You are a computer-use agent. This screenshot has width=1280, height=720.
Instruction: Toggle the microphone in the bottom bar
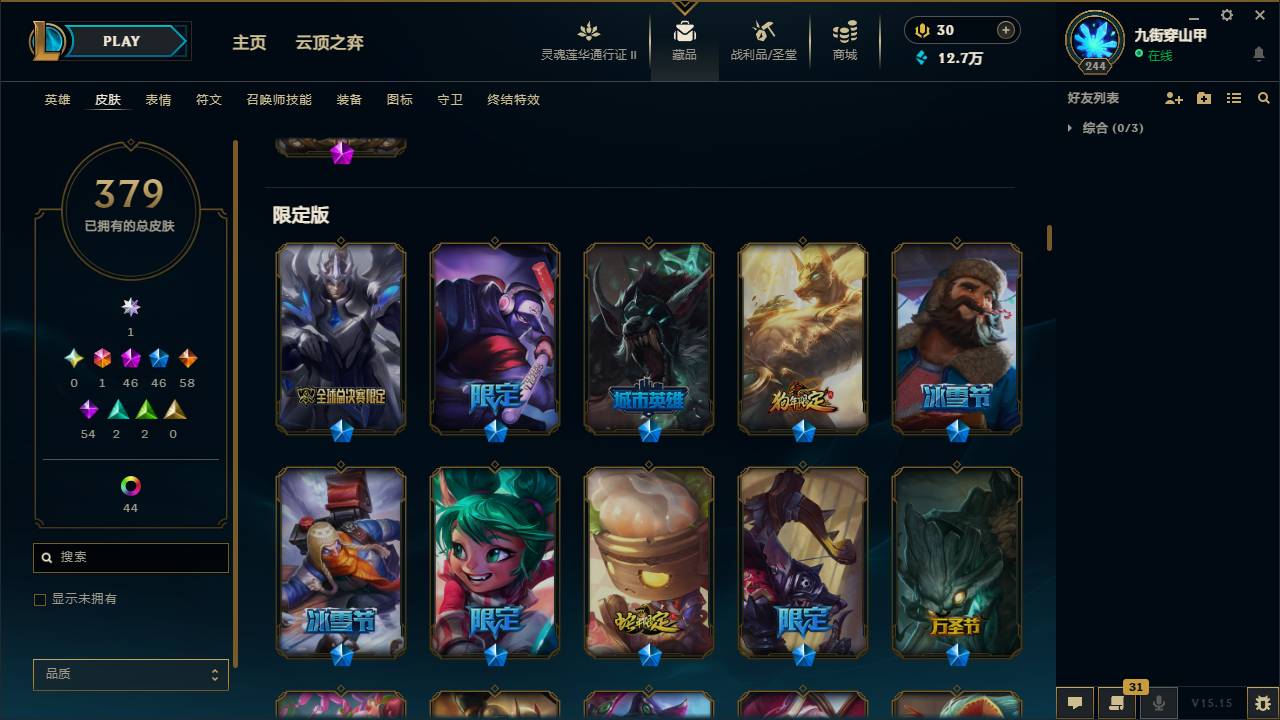[x=1159, y=703]
